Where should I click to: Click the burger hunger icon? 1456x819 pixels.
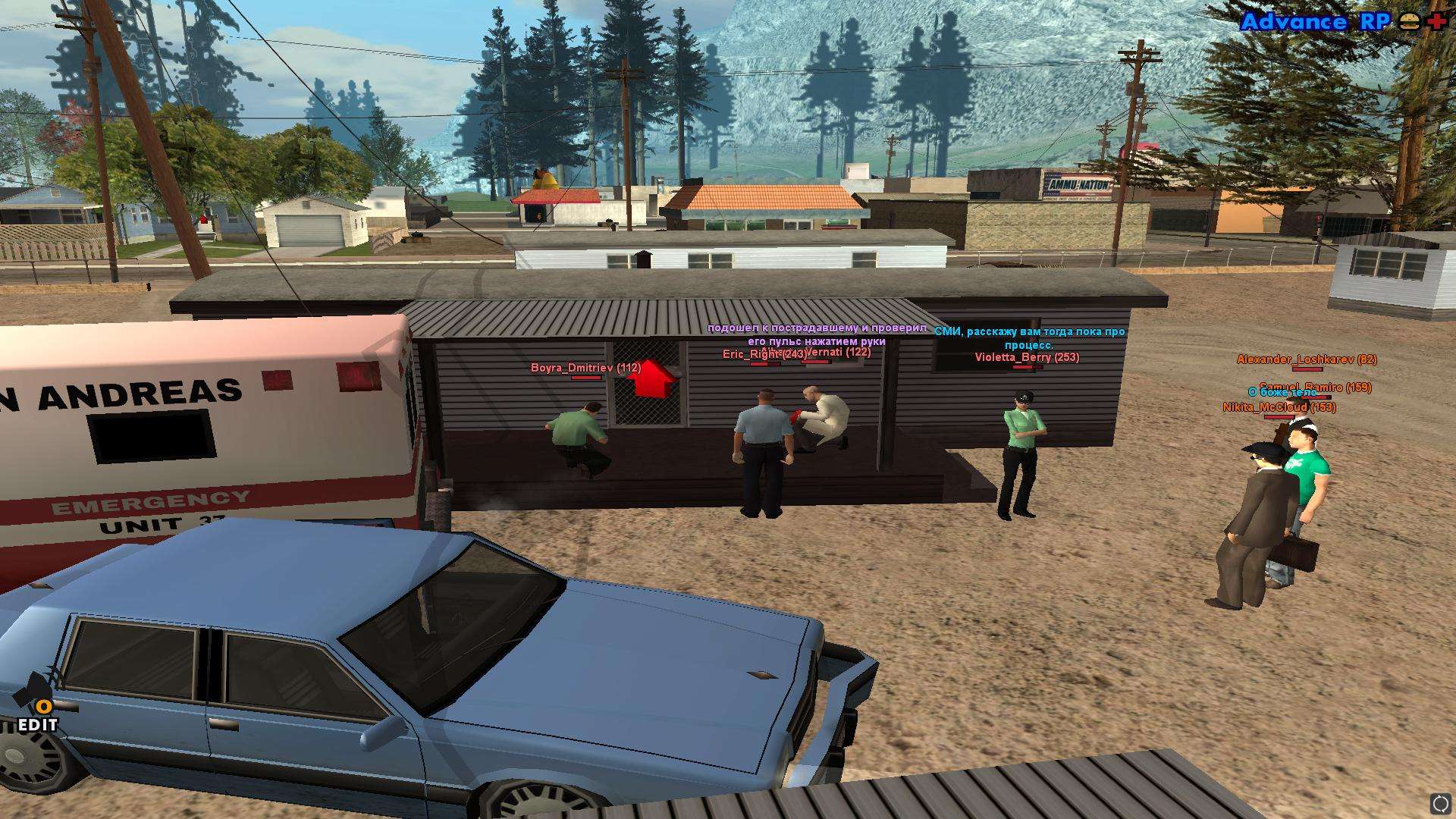click(x=1410, y=21)
